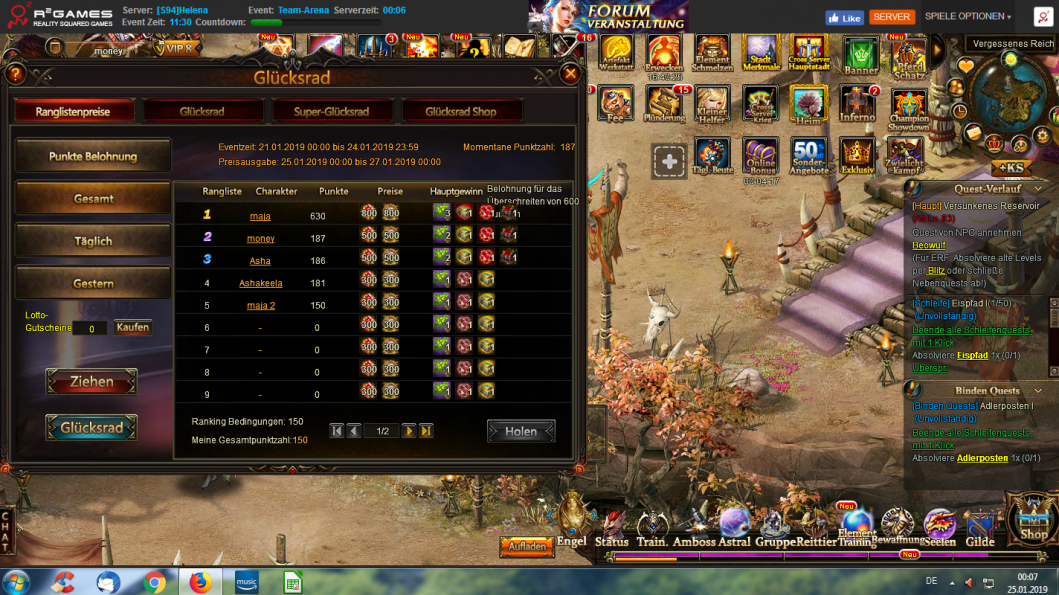Open the SPIELE OPTIONEN dropdown
1059x595 pixels.
pos(967,17)
